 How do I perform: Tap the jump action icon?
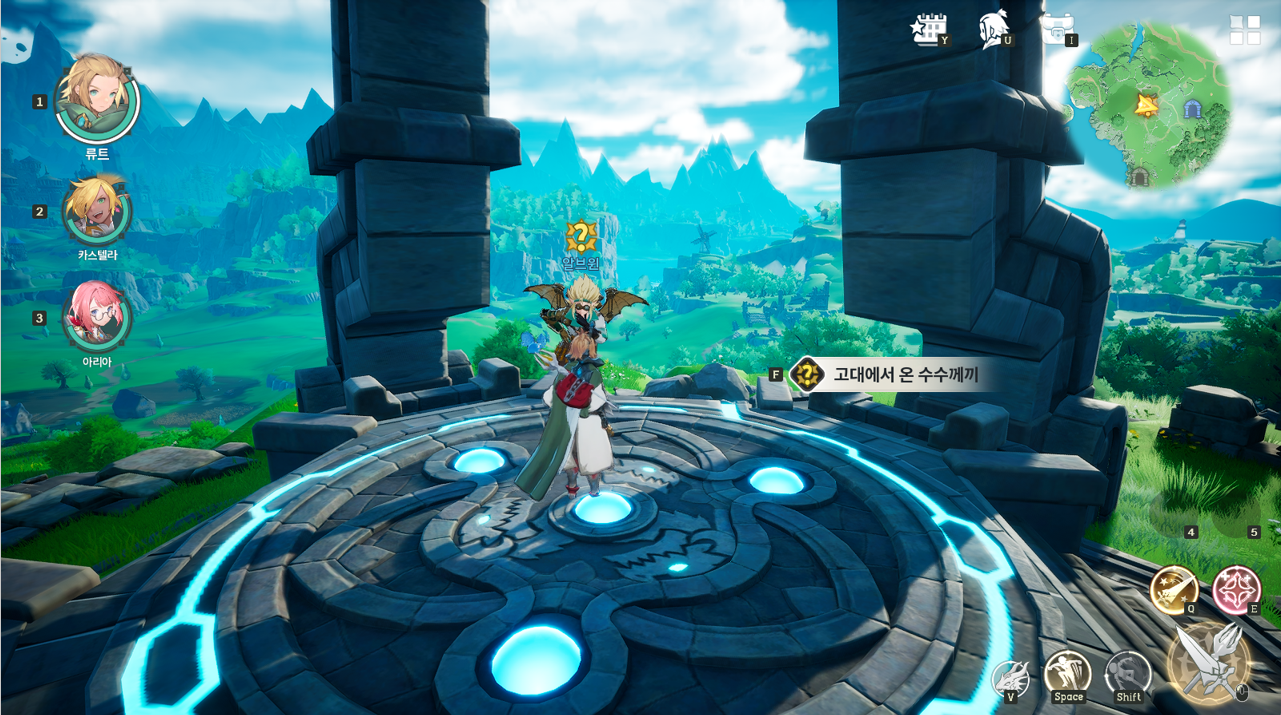click(1067, 673)
